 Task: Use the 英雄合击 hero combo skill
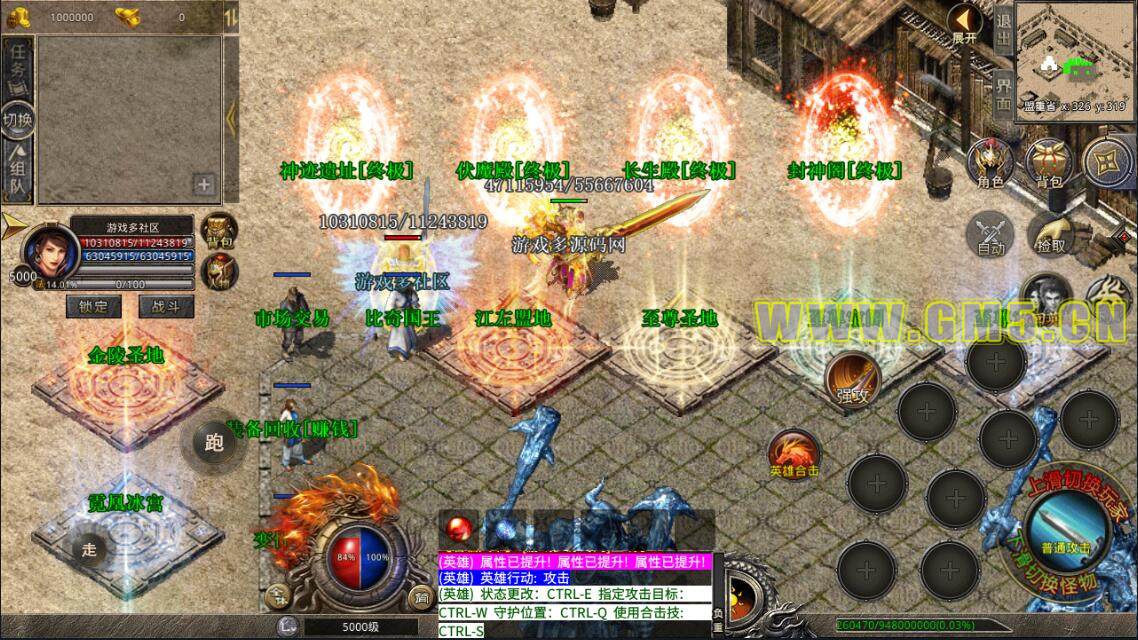click(x=794, y=454)
